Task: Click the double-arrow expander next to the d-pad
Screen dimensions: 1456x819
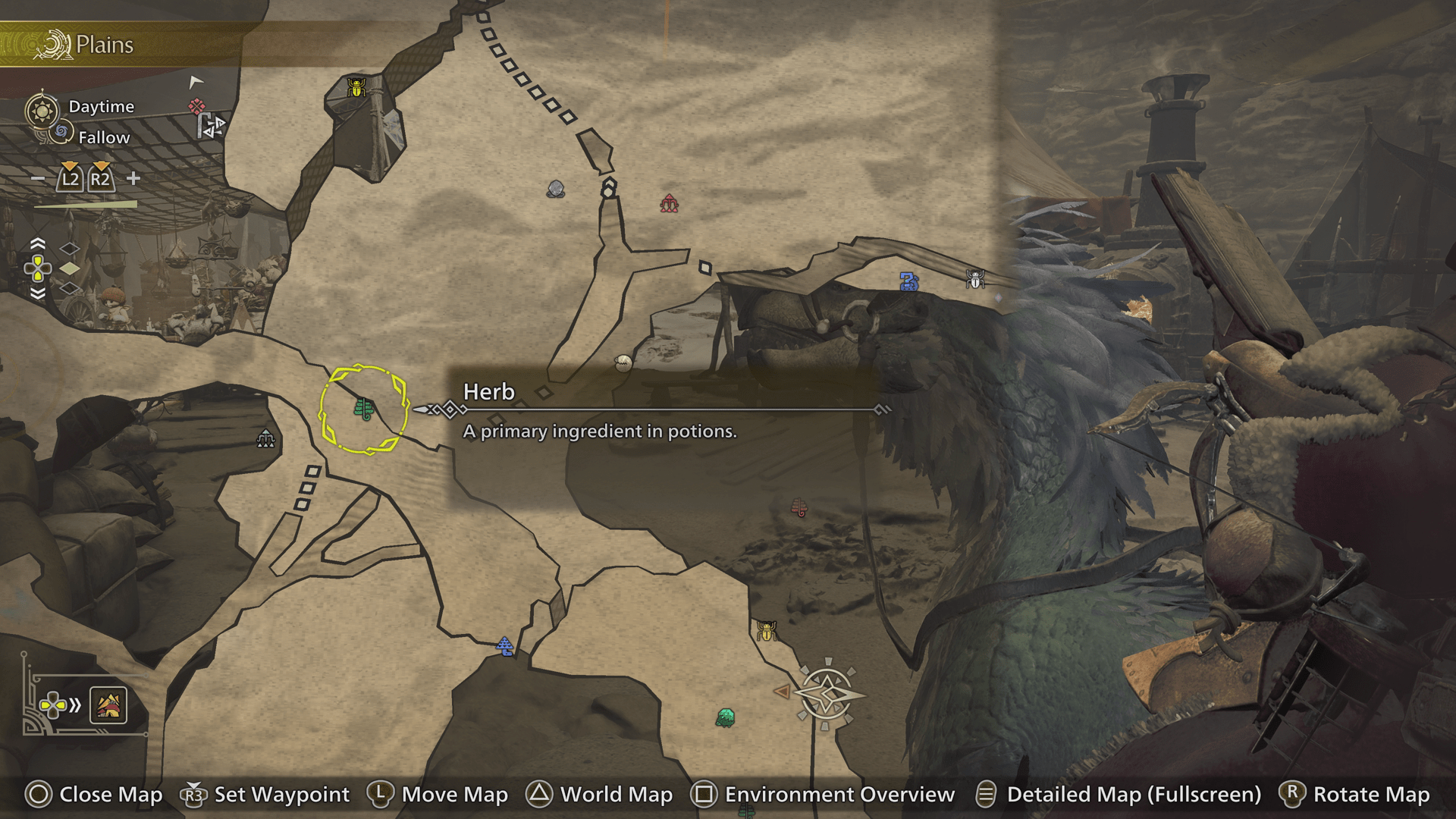Action: (x=74, y=705)
